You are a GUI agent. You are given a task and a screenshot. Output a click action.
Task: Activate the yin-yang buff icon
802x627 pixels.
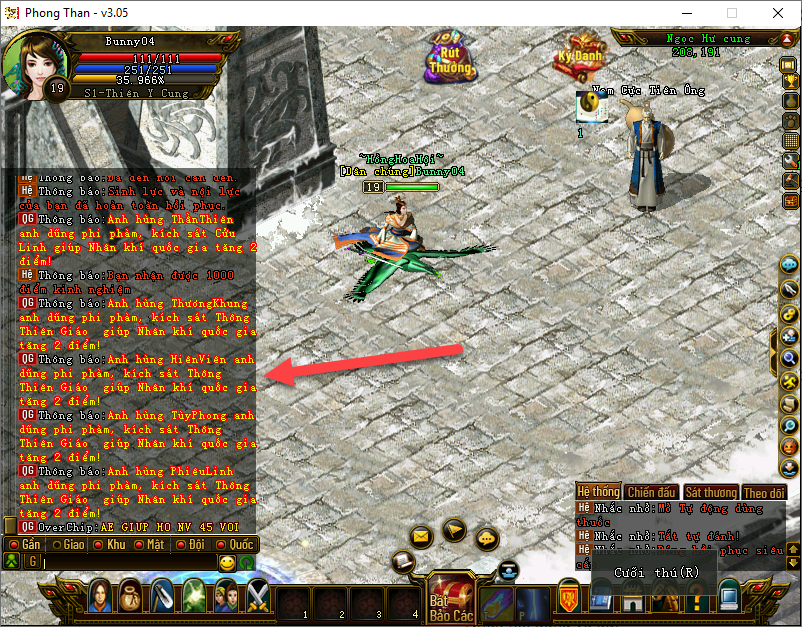coord(585,102)
